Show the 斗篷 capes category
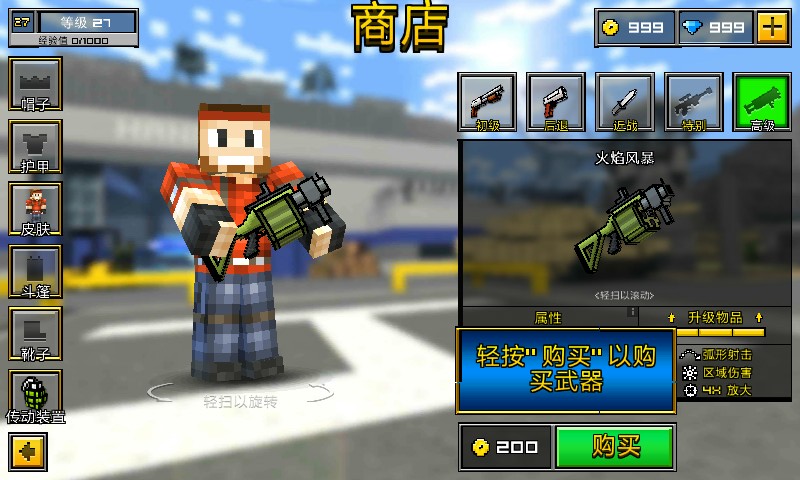This screenshot has height=480, width=800. [35, 272]
